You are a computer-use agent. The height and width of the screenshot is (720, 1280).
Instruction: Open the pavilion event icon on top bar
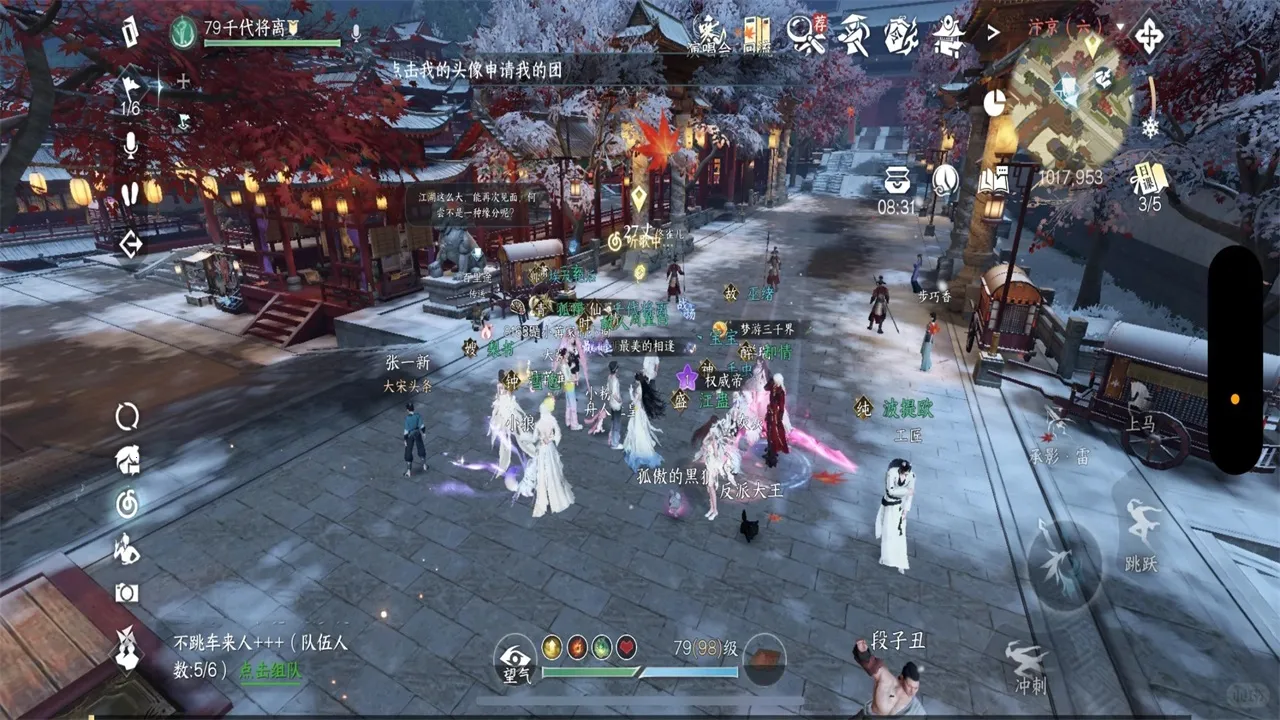(948, 32)
